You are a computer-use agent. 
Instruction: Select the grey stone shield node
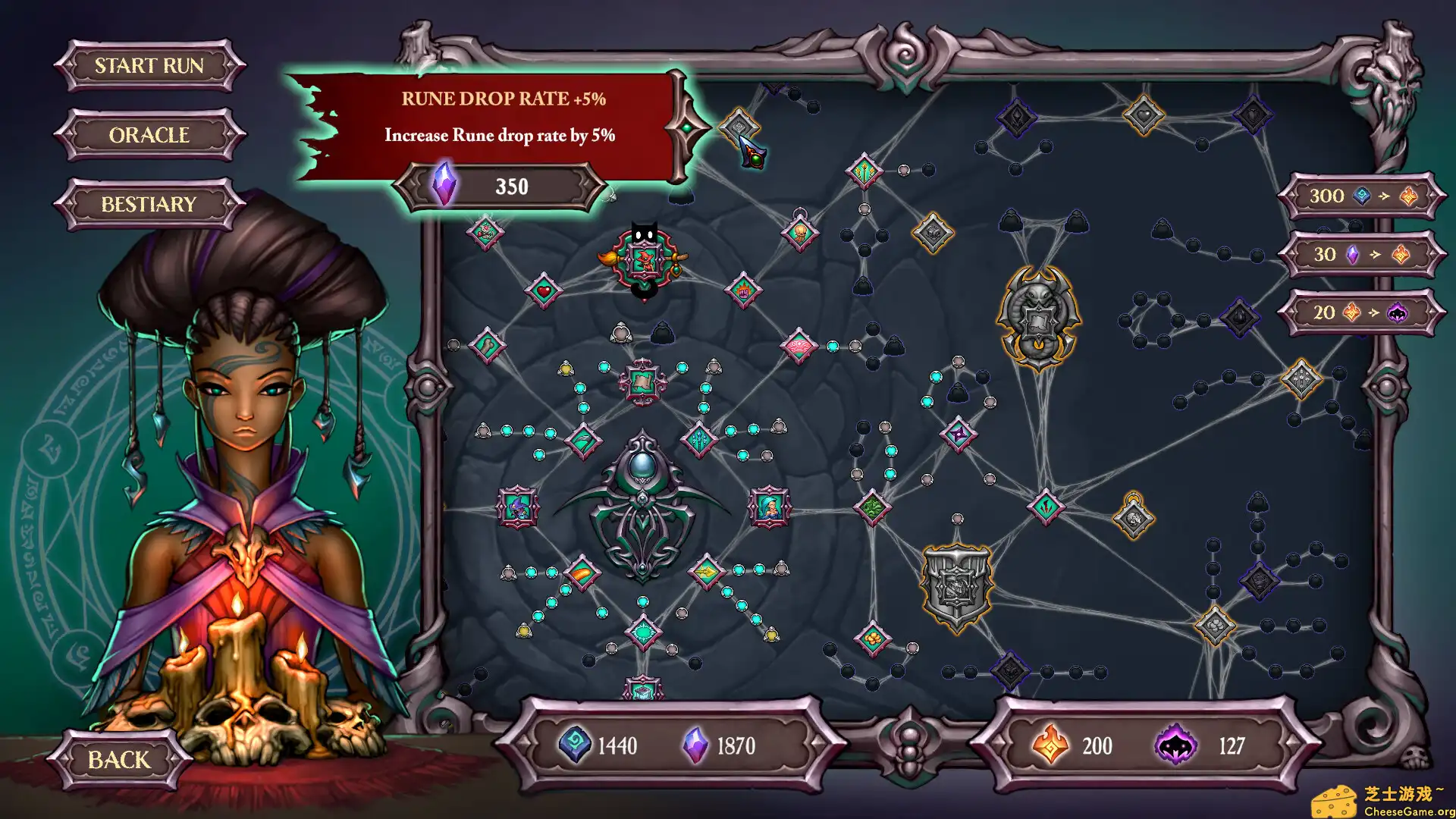(956, 586)
